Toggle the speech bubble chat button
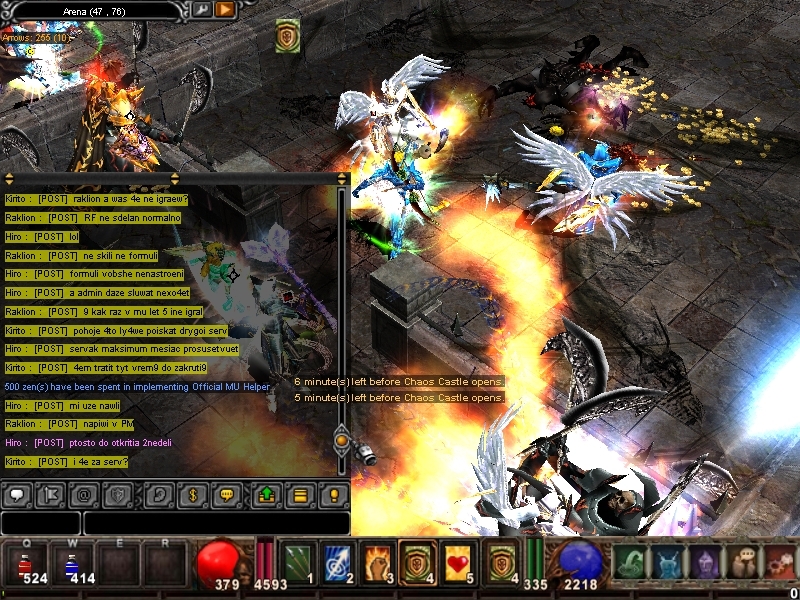Viewport: 800px width, 600px height. coord(17,495)
